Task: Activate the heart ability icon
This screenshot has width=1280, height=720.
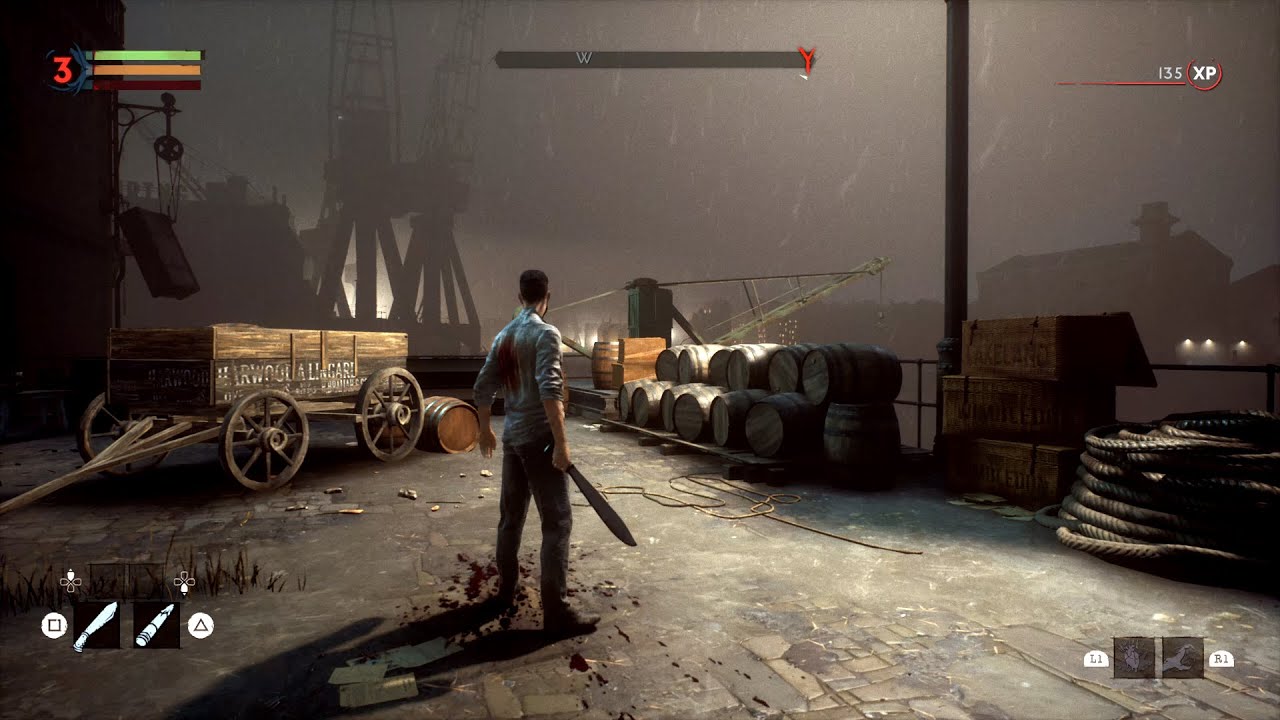Action: [x=1133, y=657]
